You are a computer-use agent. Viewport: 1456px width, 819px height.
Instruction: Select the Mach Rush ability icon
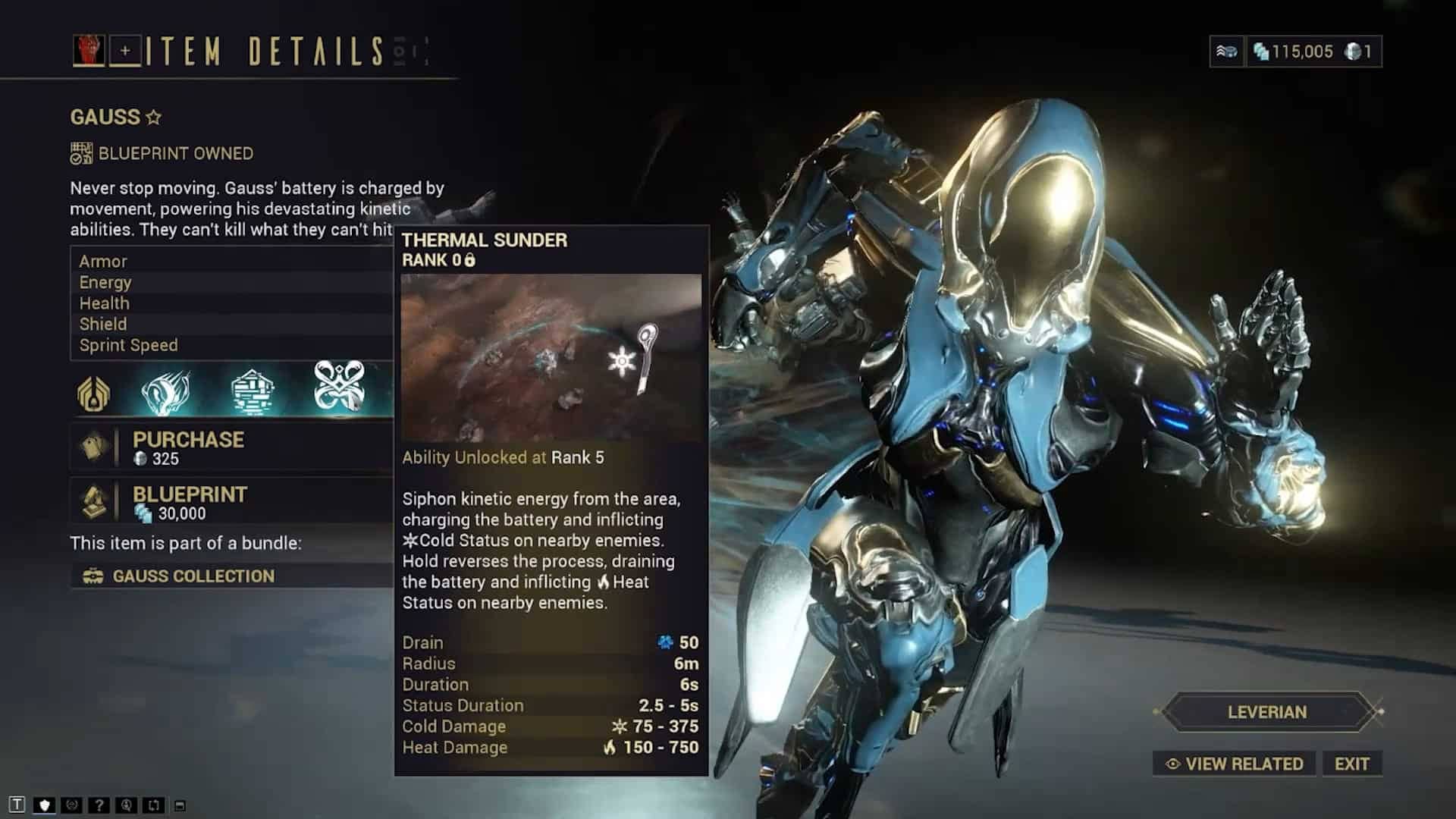click(166, 391)
